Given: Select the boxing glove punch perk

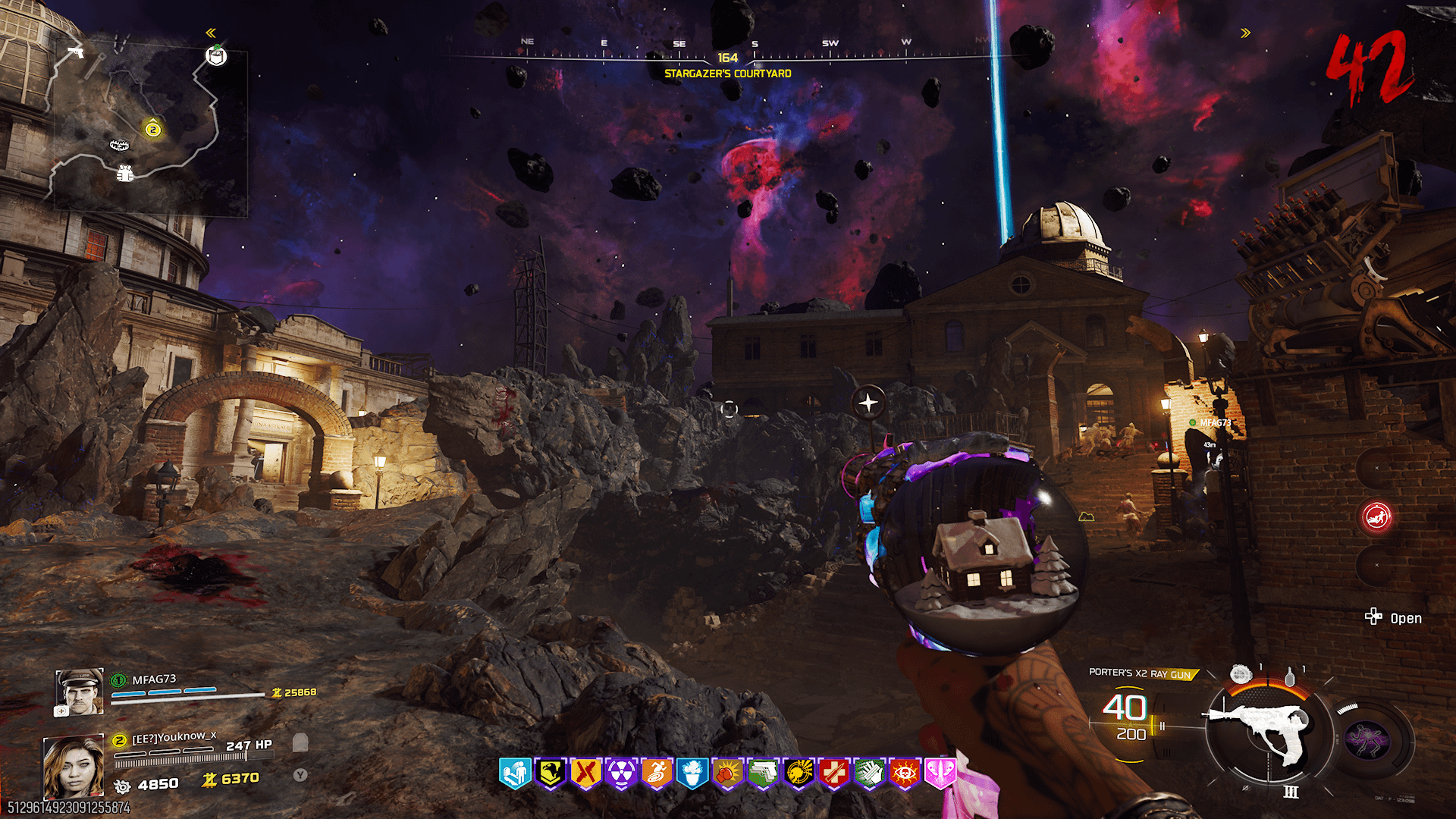Looking at the screenshot, I should pyautogui.click(x=727, y=773).
